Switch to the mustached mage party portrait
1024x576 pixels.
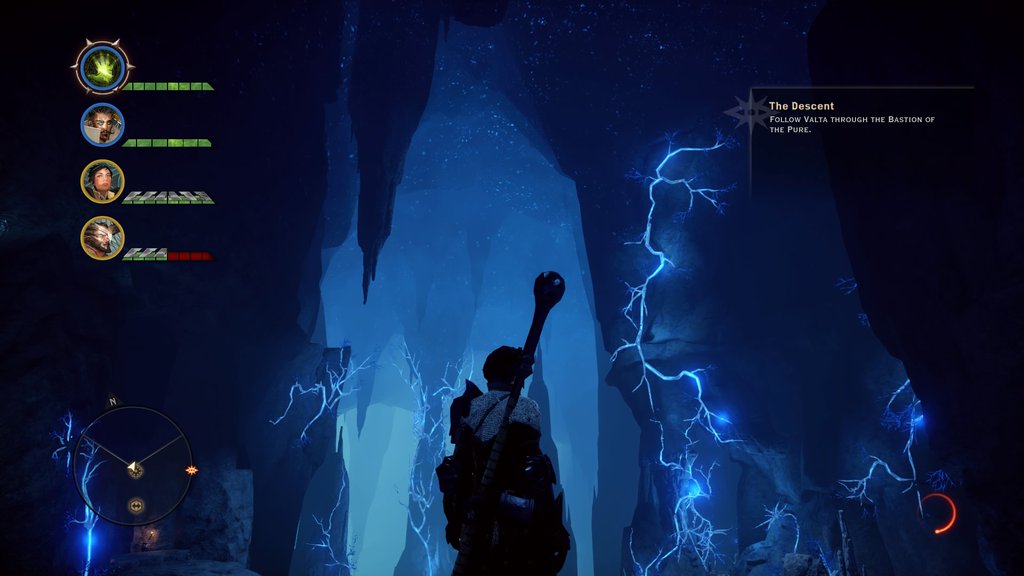pos(102,125)
